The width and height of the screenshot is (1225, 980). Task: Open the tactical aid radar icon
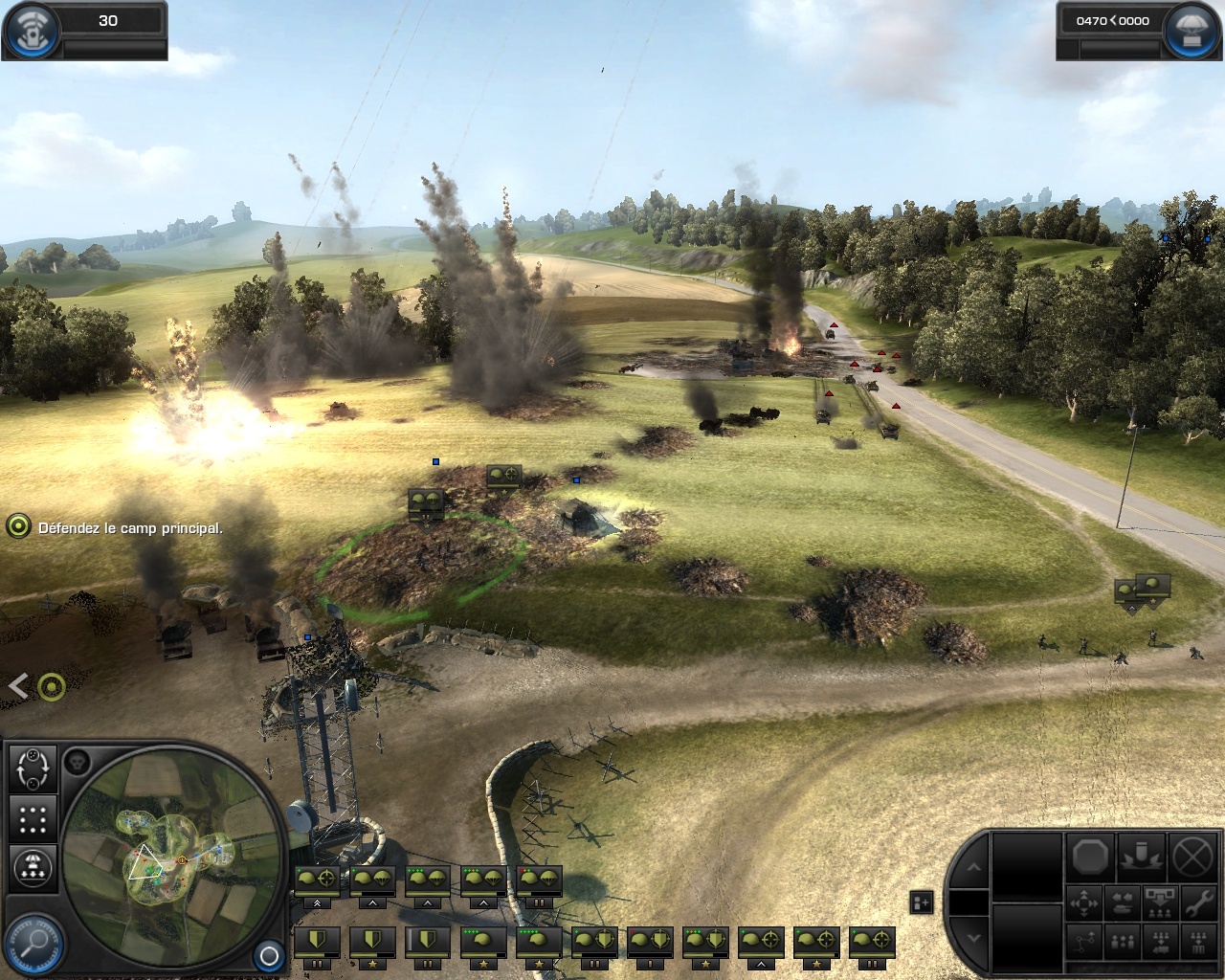click(x=29, y=29)
